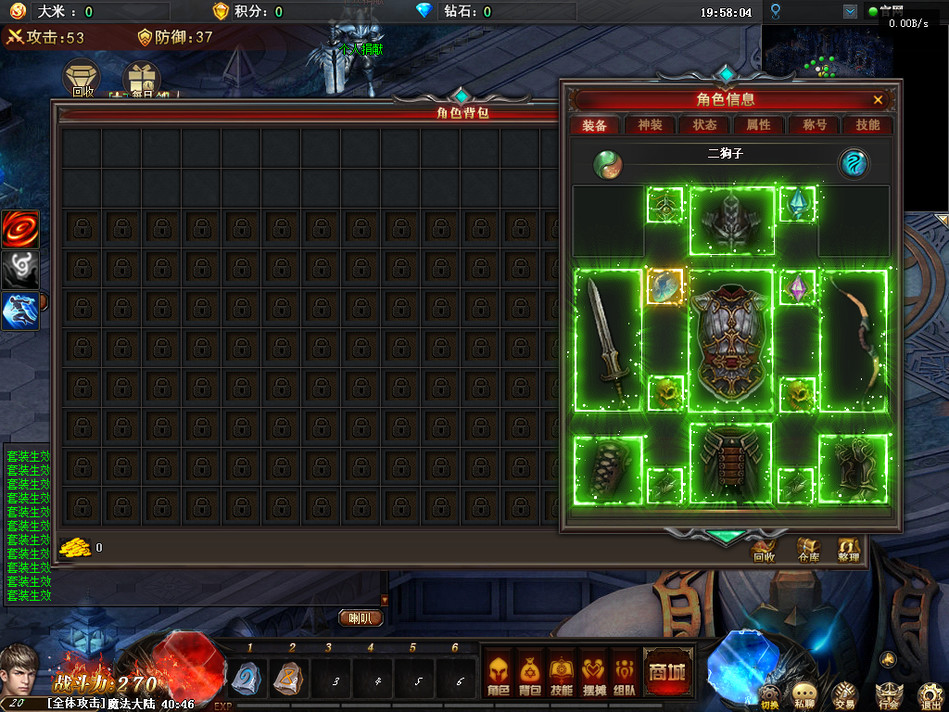
Task: Open the 背包 bag menu
Action: (x=530, y=673)
